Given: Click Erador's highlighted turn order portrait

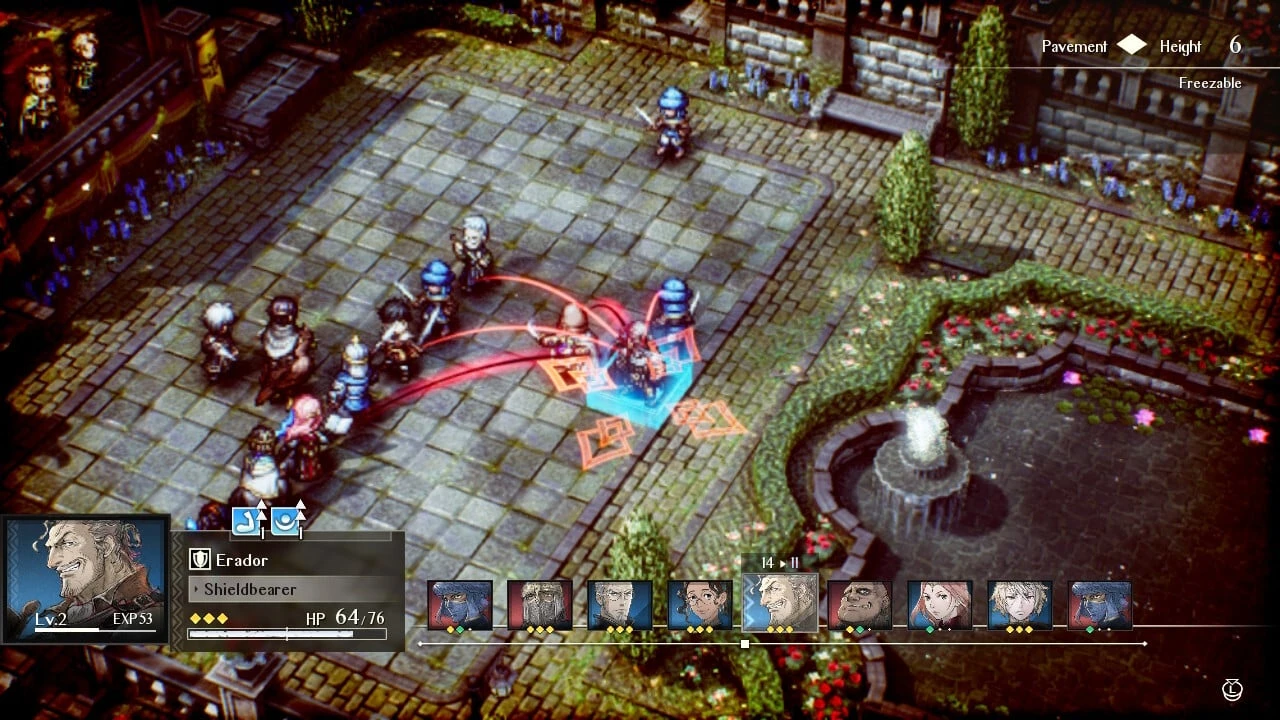Looking at the screenshot, I should (x=780, y=602).
